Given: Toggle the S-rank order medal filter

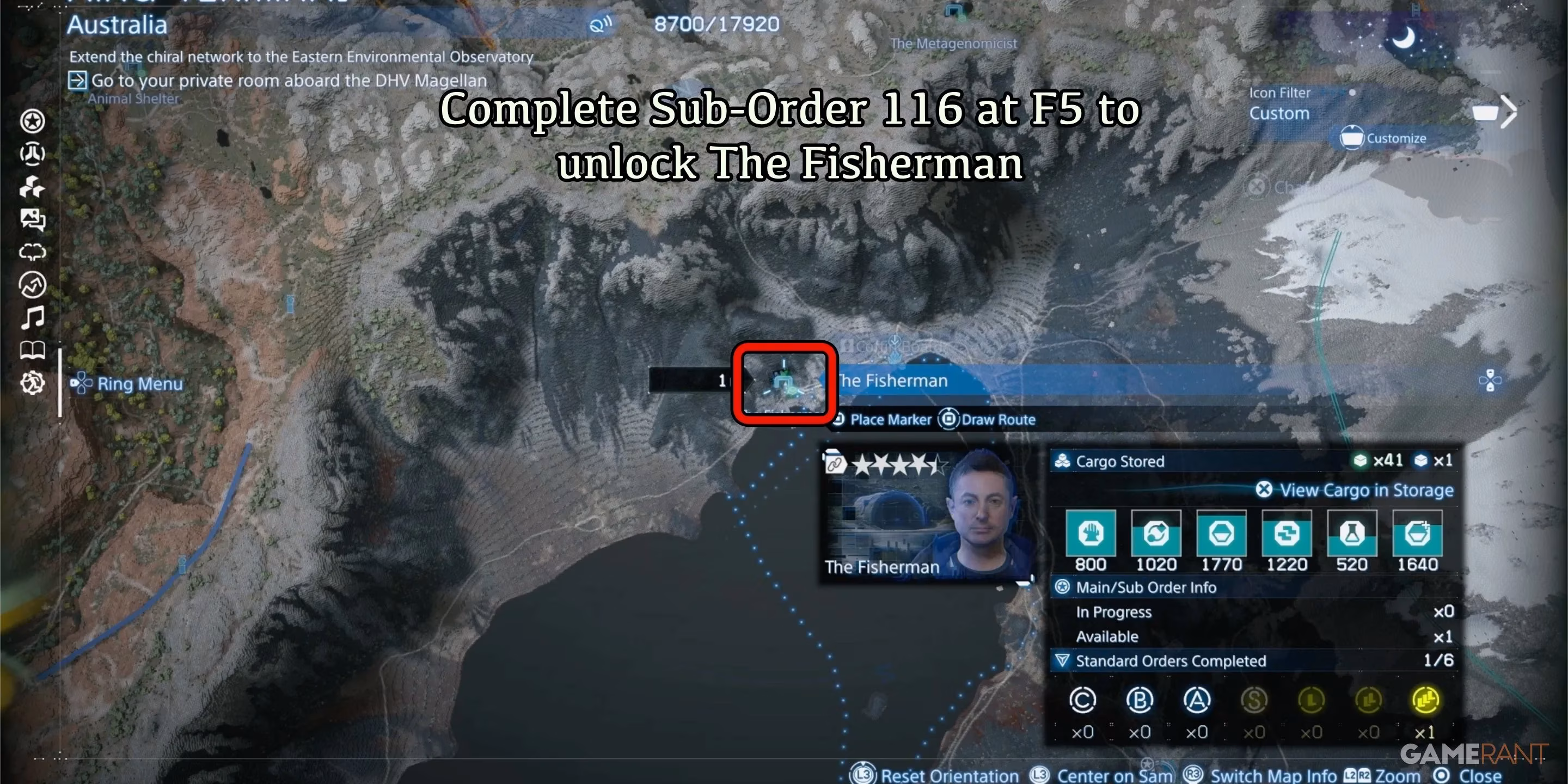Looking at the screenshot, I should tap(1254, 700).
